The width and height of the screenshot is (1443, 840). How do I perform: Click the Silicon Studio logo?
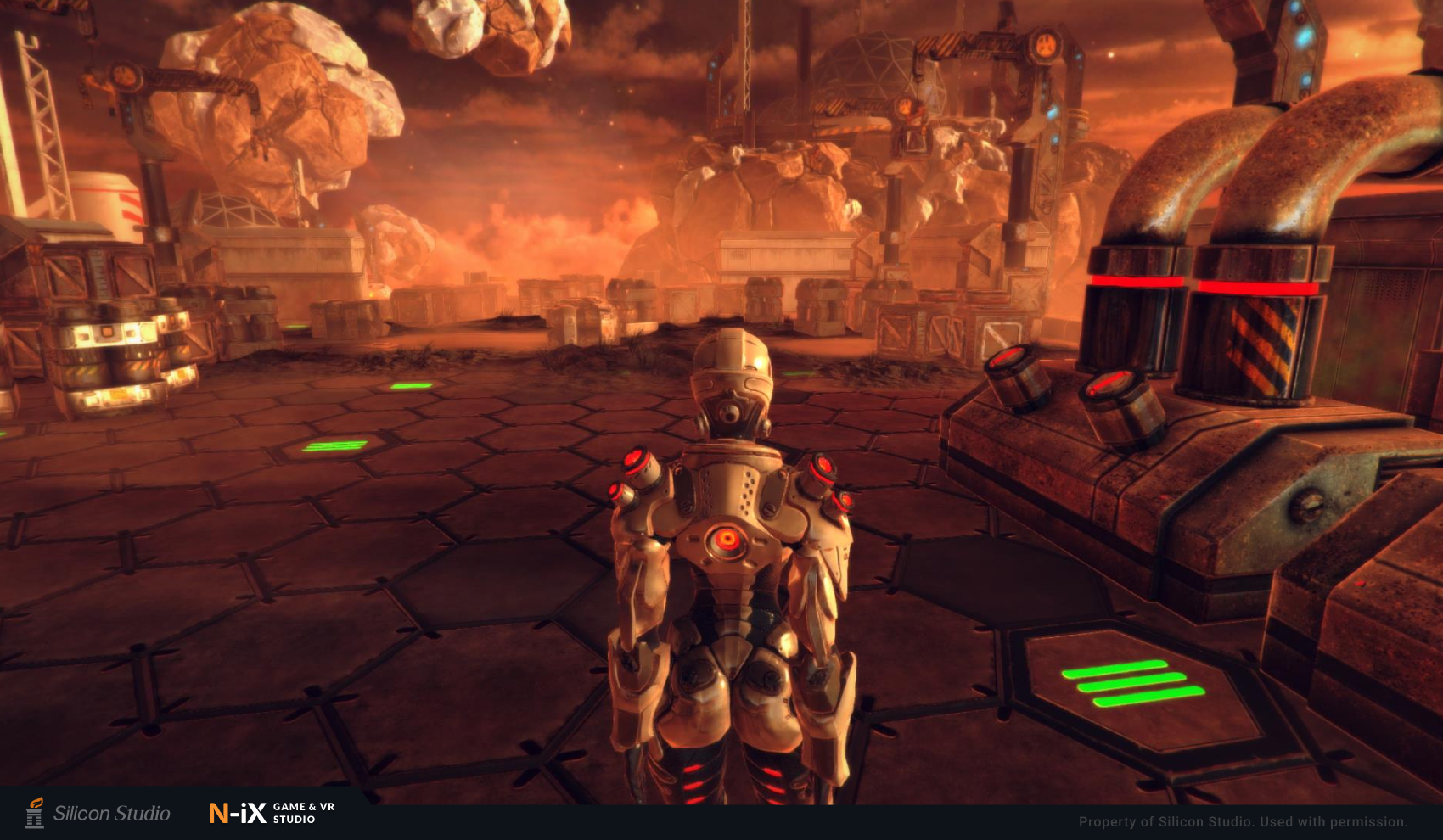[98, 813]
